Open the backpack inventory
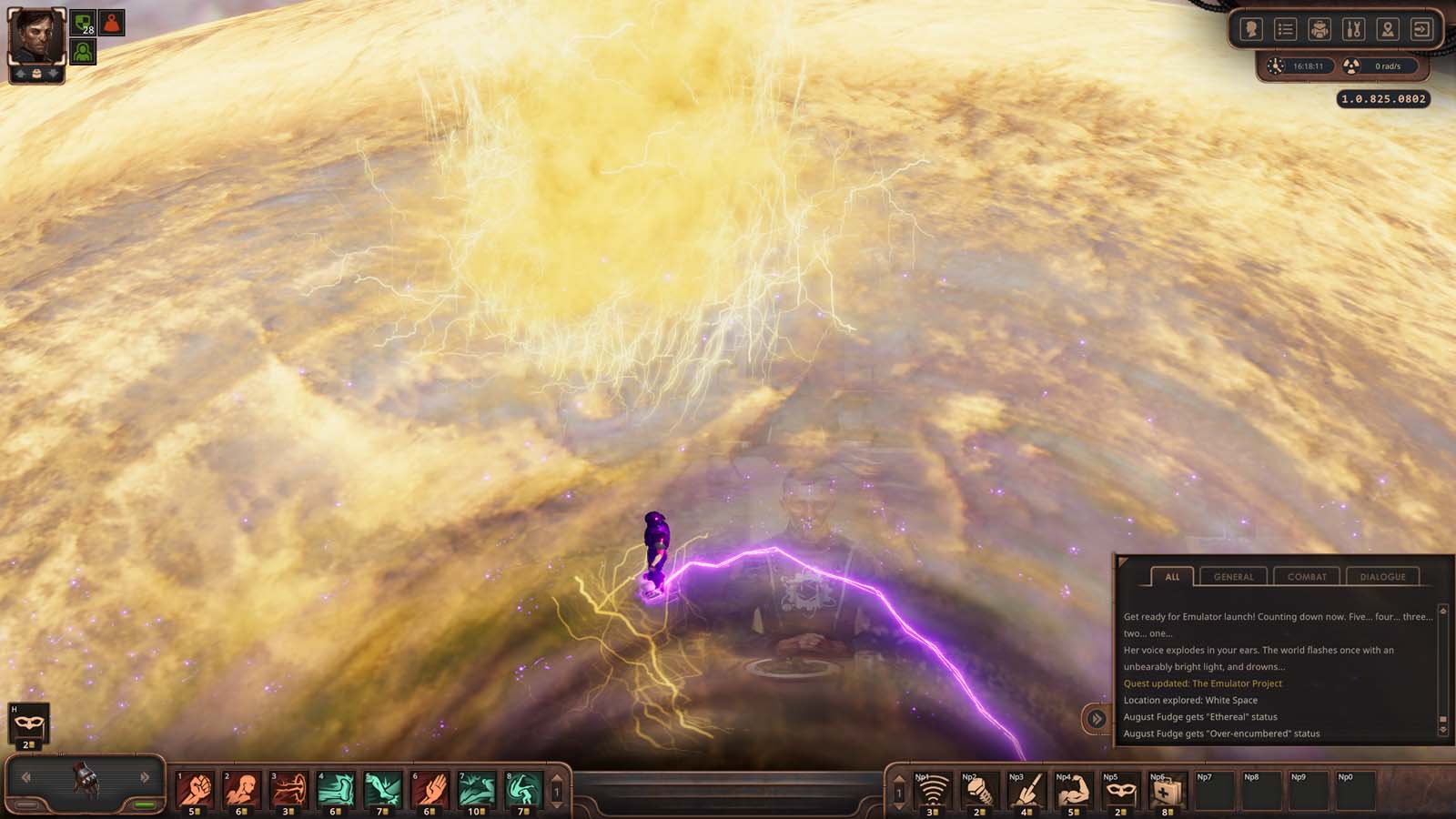The image size is (1456, 819). tap(1319, 30)
